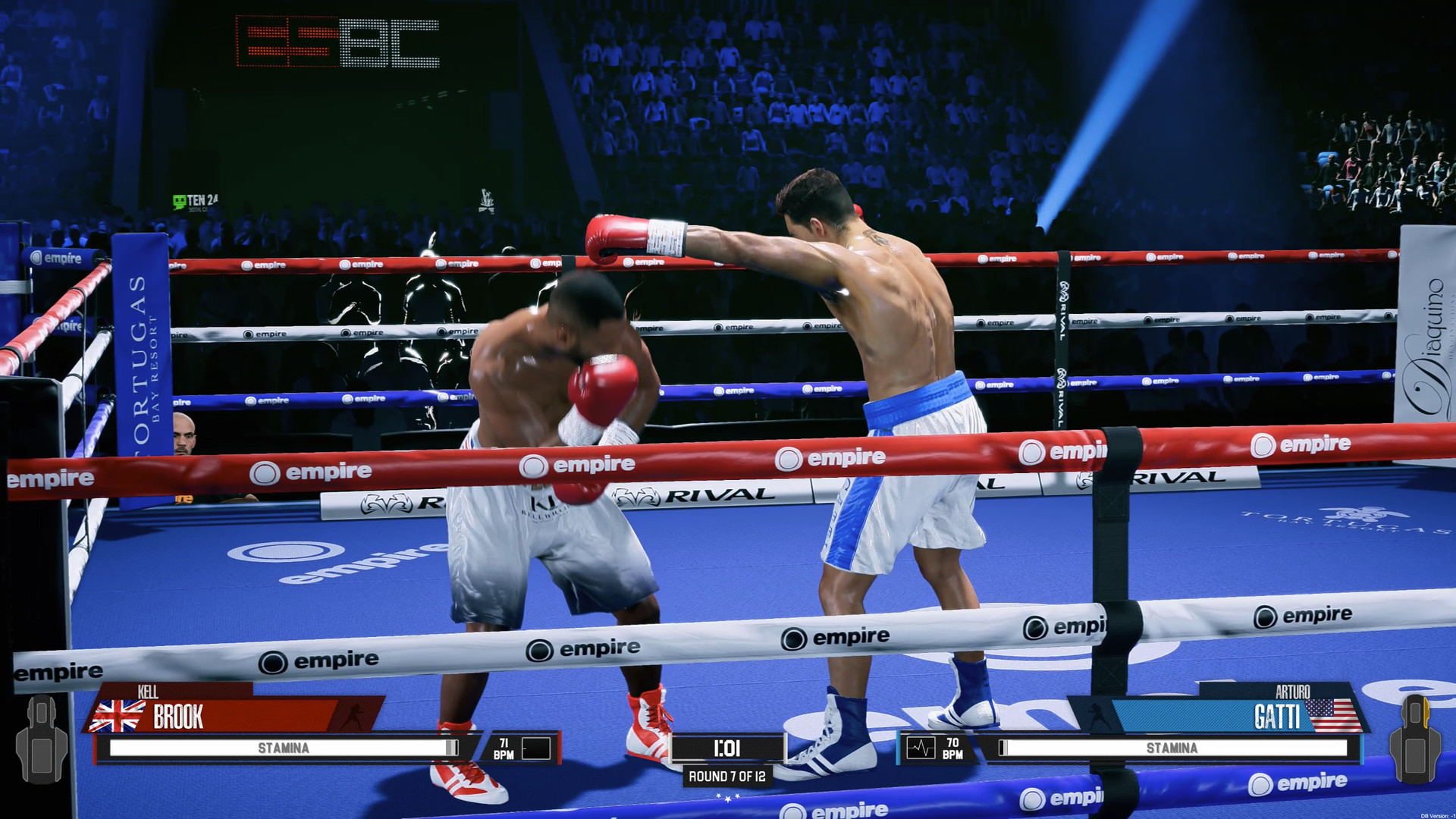Click the heart icon next to Brook's 71 BPM
This screenshot has height=819, width=1456.
537,747
